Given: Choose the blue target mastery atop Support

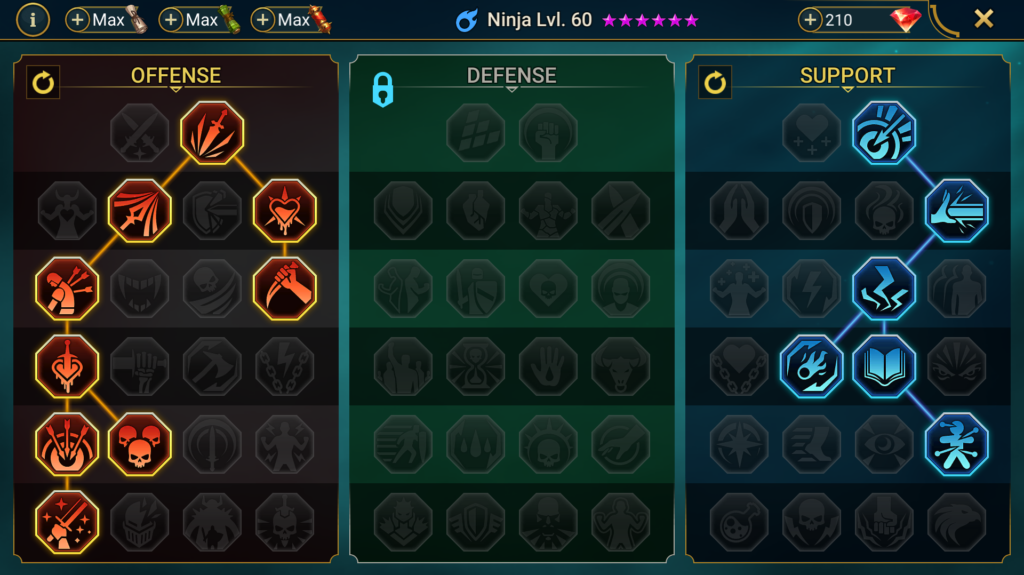Looking at the screenshot, I should (x=884, y=133).
